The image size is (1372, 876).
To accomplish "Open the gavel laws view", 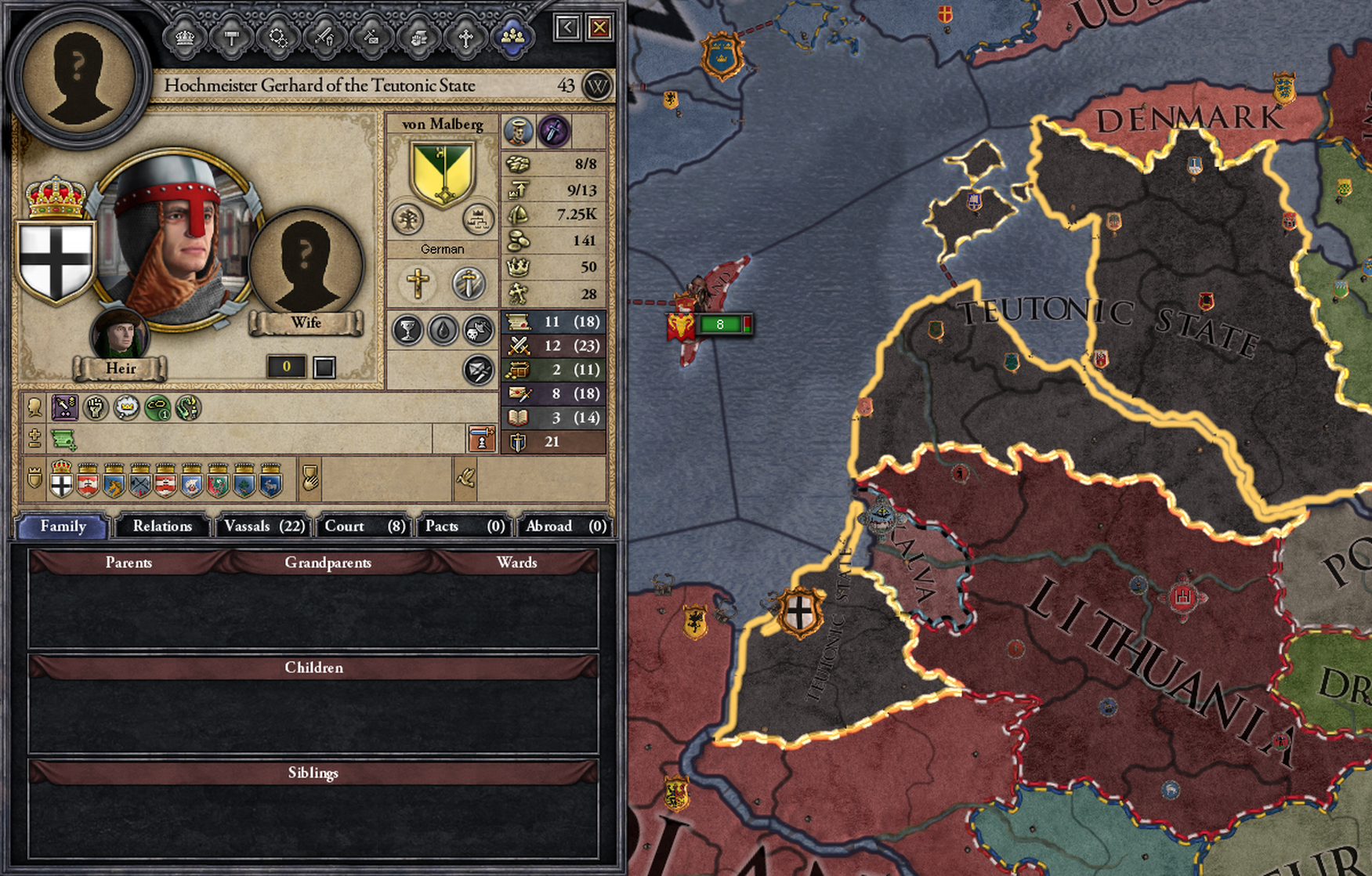I will [x=232, y=37].
